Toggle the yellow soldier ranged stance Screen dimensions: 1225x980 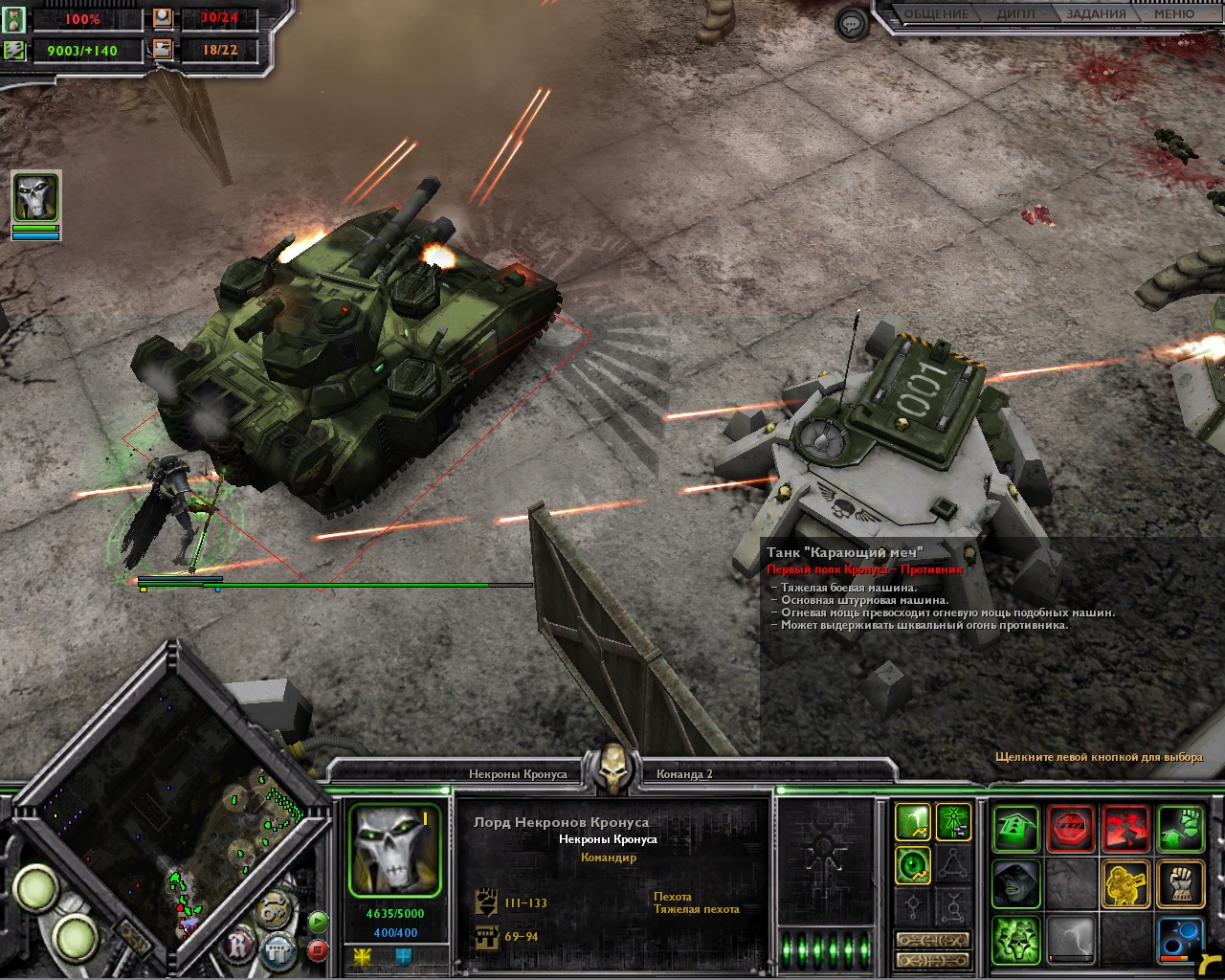point(1126,883)
